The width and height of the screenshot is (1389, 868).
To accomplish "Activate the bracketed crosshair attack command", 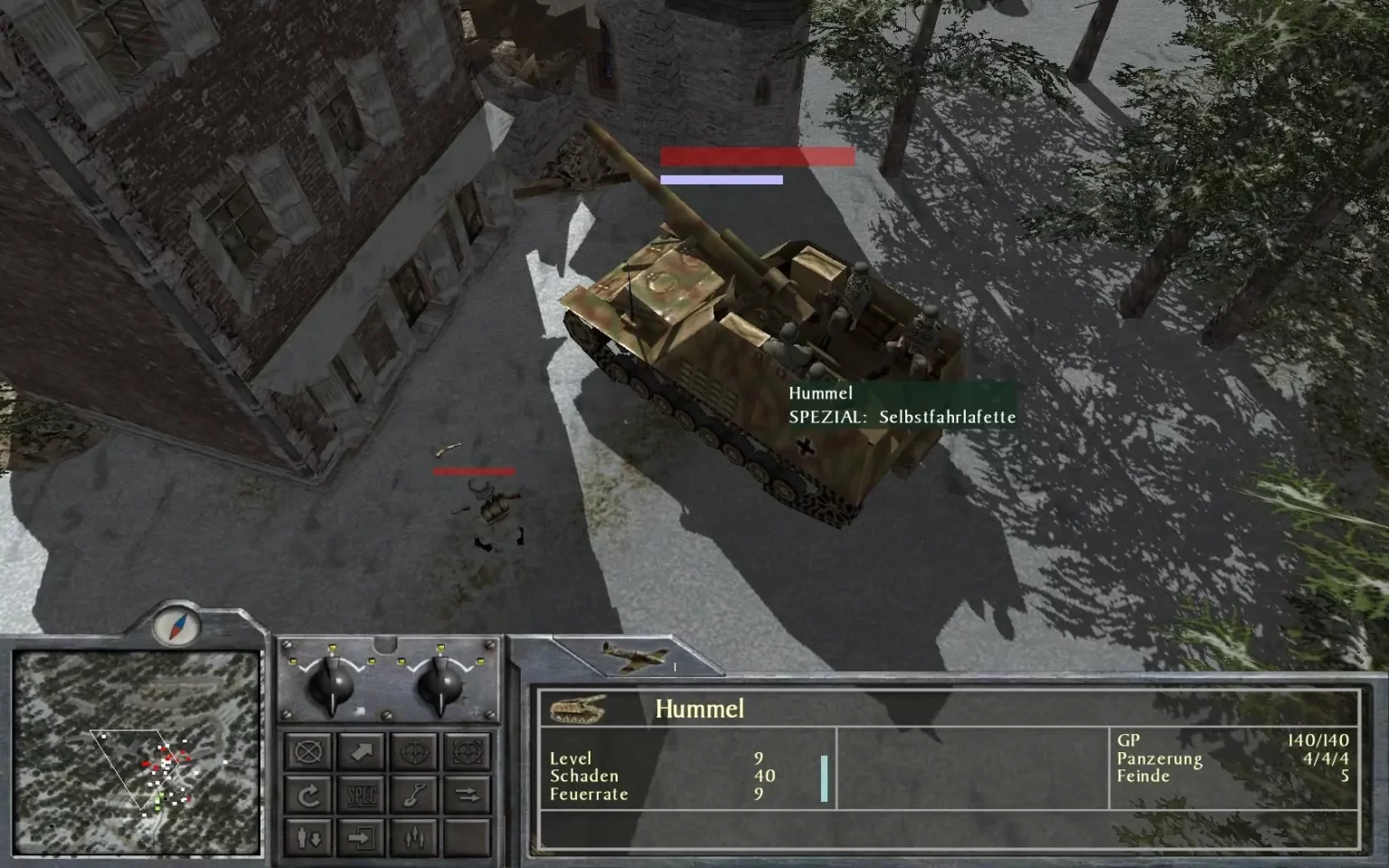I will (468, 751).
